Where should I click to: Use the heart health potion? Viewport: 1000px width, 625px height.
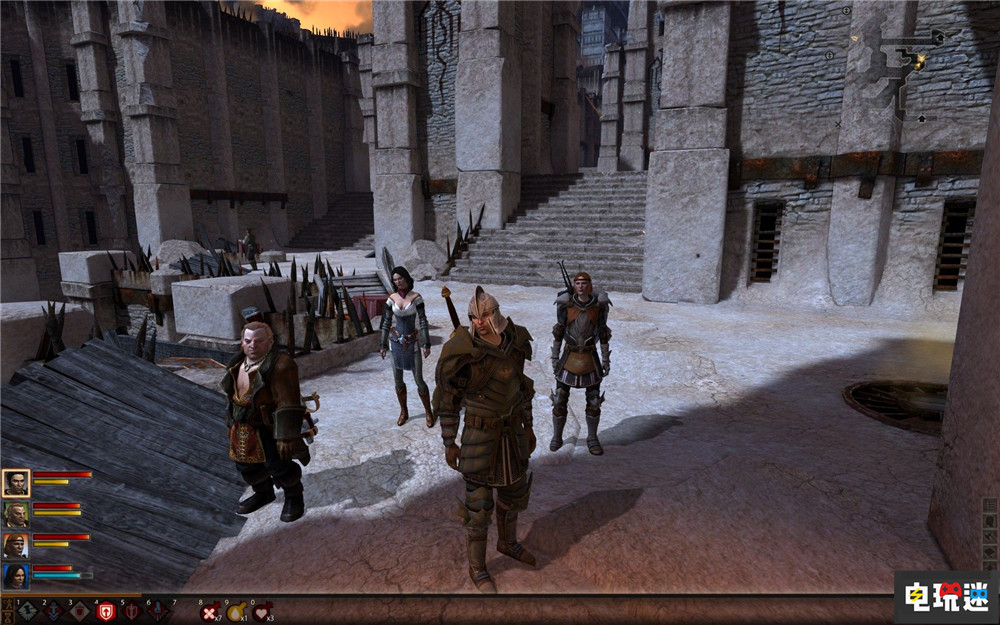[x=262, y=611]
